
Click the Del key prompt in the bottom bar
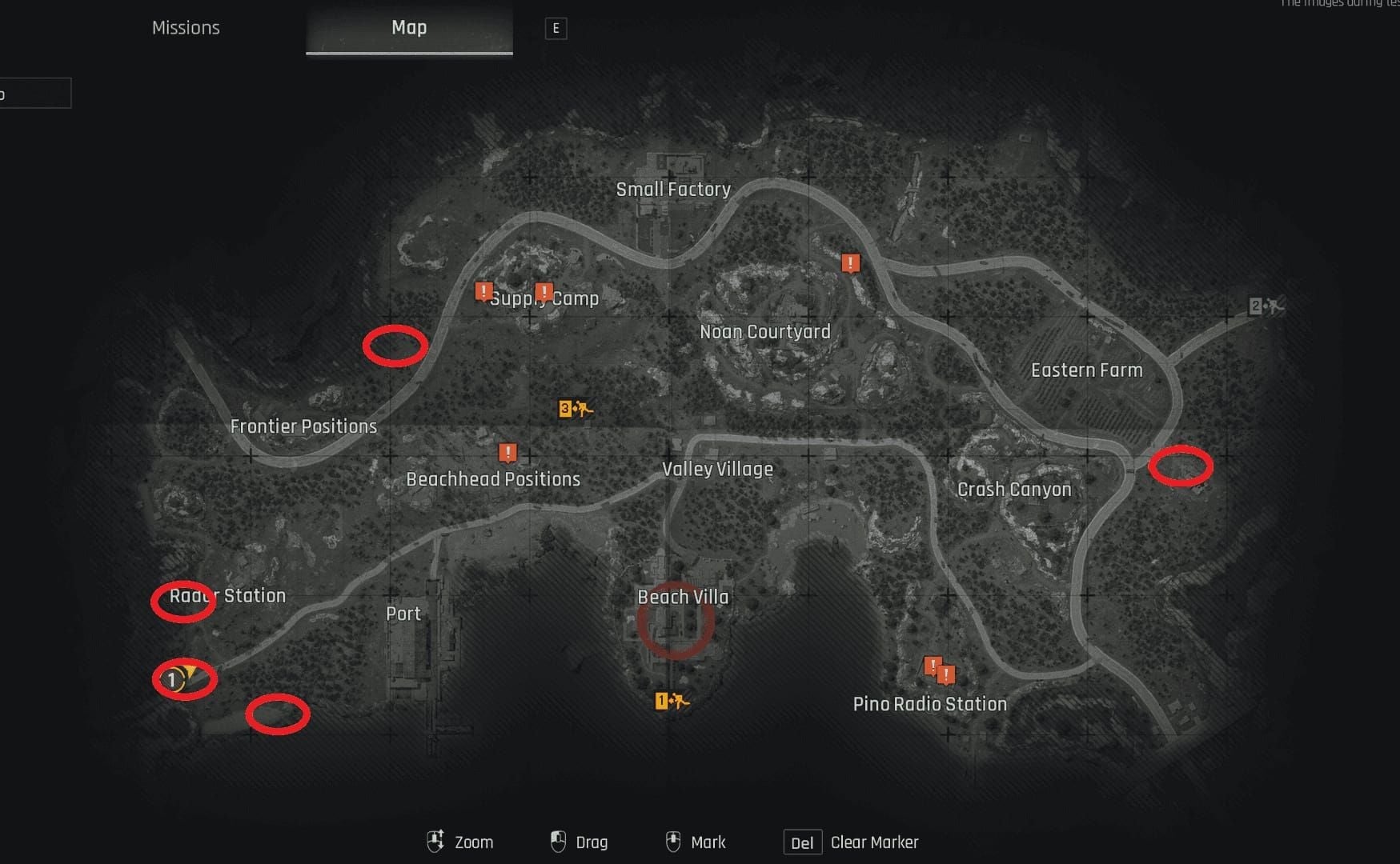(x=802, y=842)
